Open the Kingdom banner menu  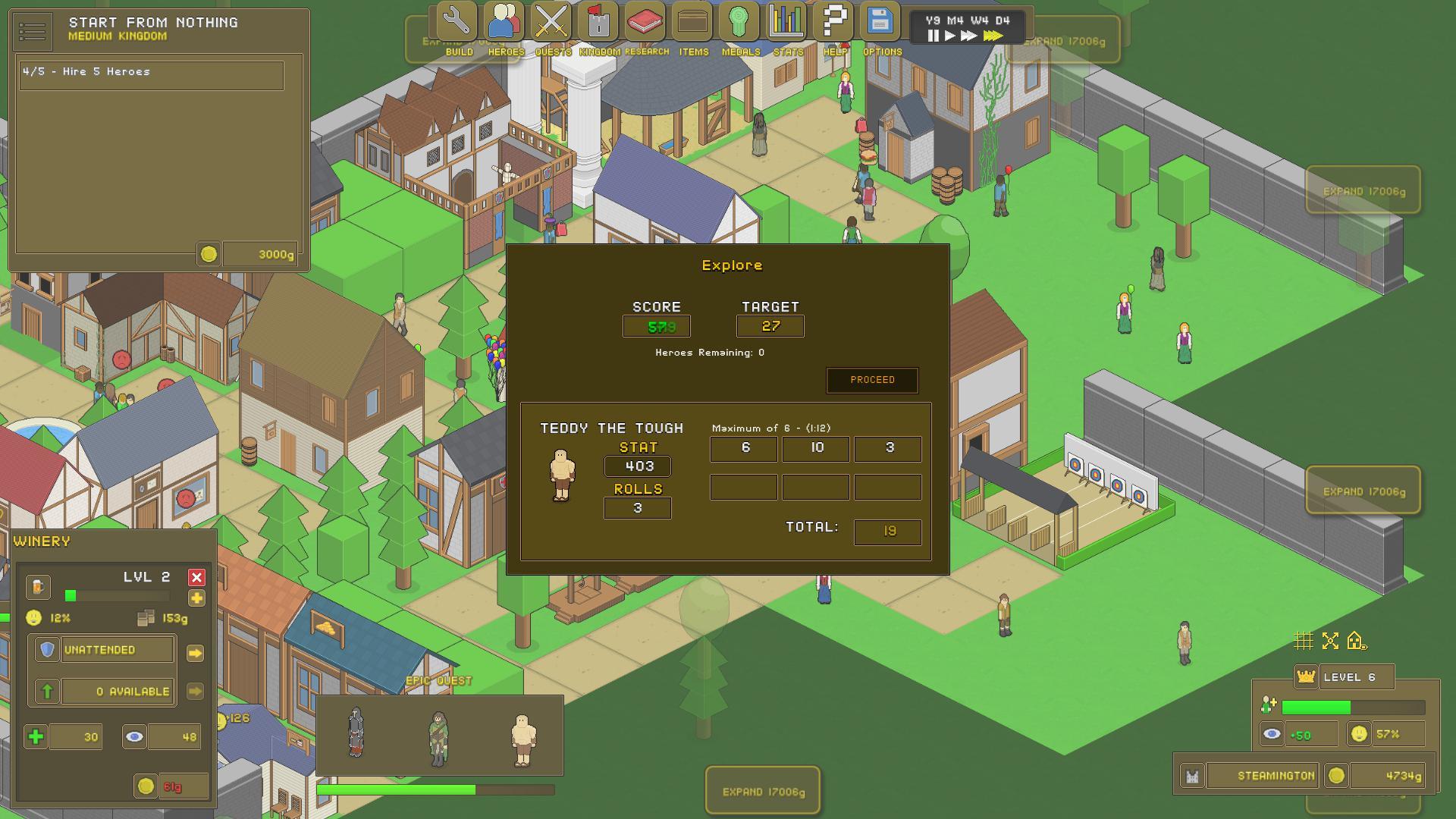[x=599, y=23]
